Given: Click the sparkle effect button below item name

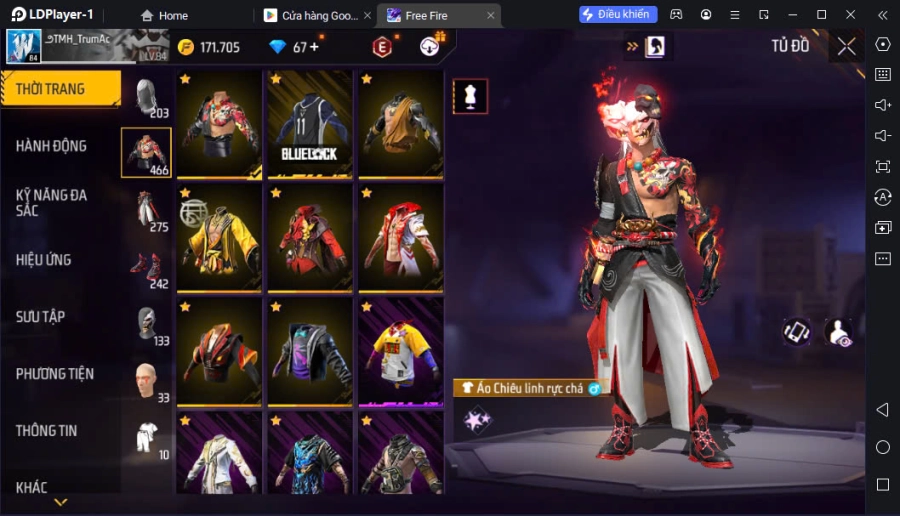Looking at the screenshot, I should click(476, 421).
